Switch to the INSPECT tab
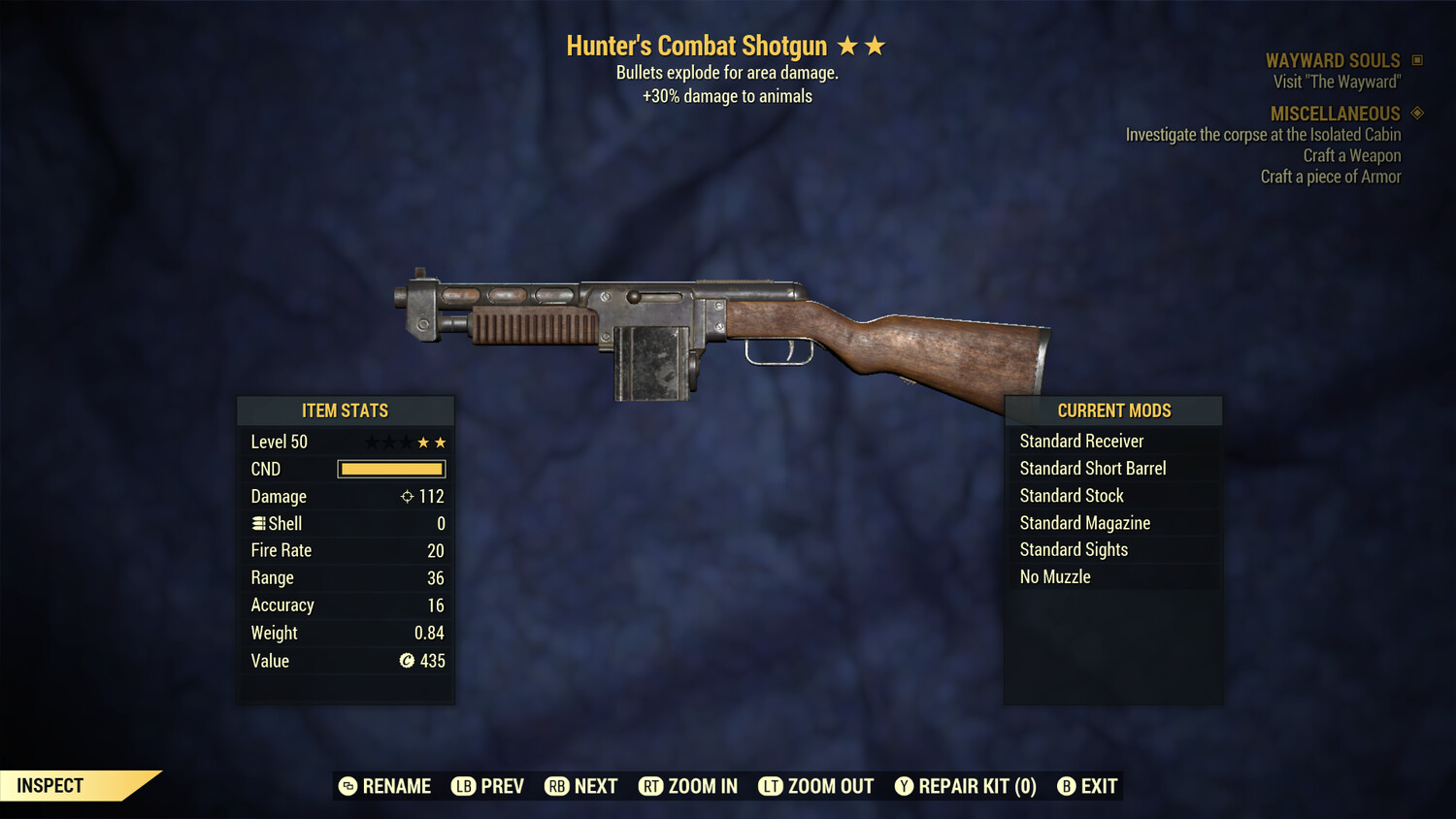Viewport: 1456px width, 819px height. [50, 785]
